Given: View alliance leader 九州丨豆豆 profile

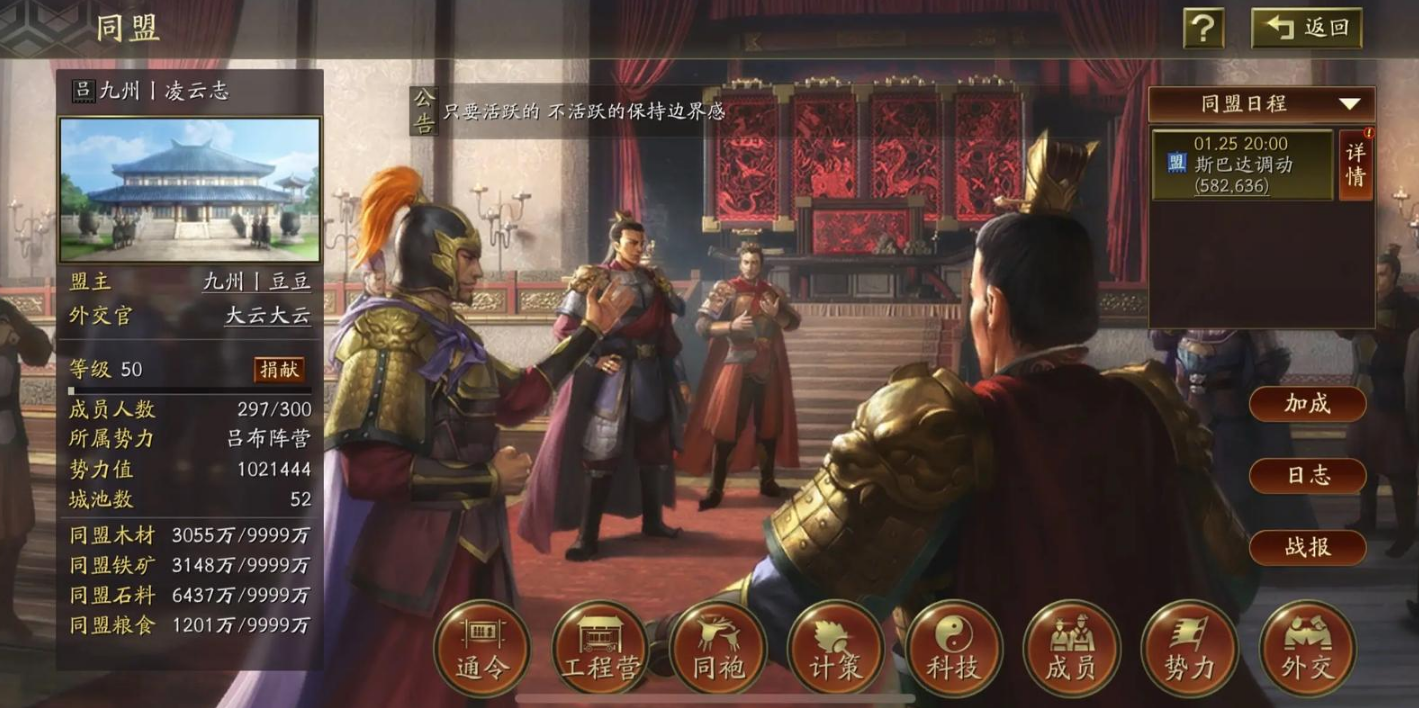Looking at the screenshot, I should pyautogui.click(x=257, y=282).
